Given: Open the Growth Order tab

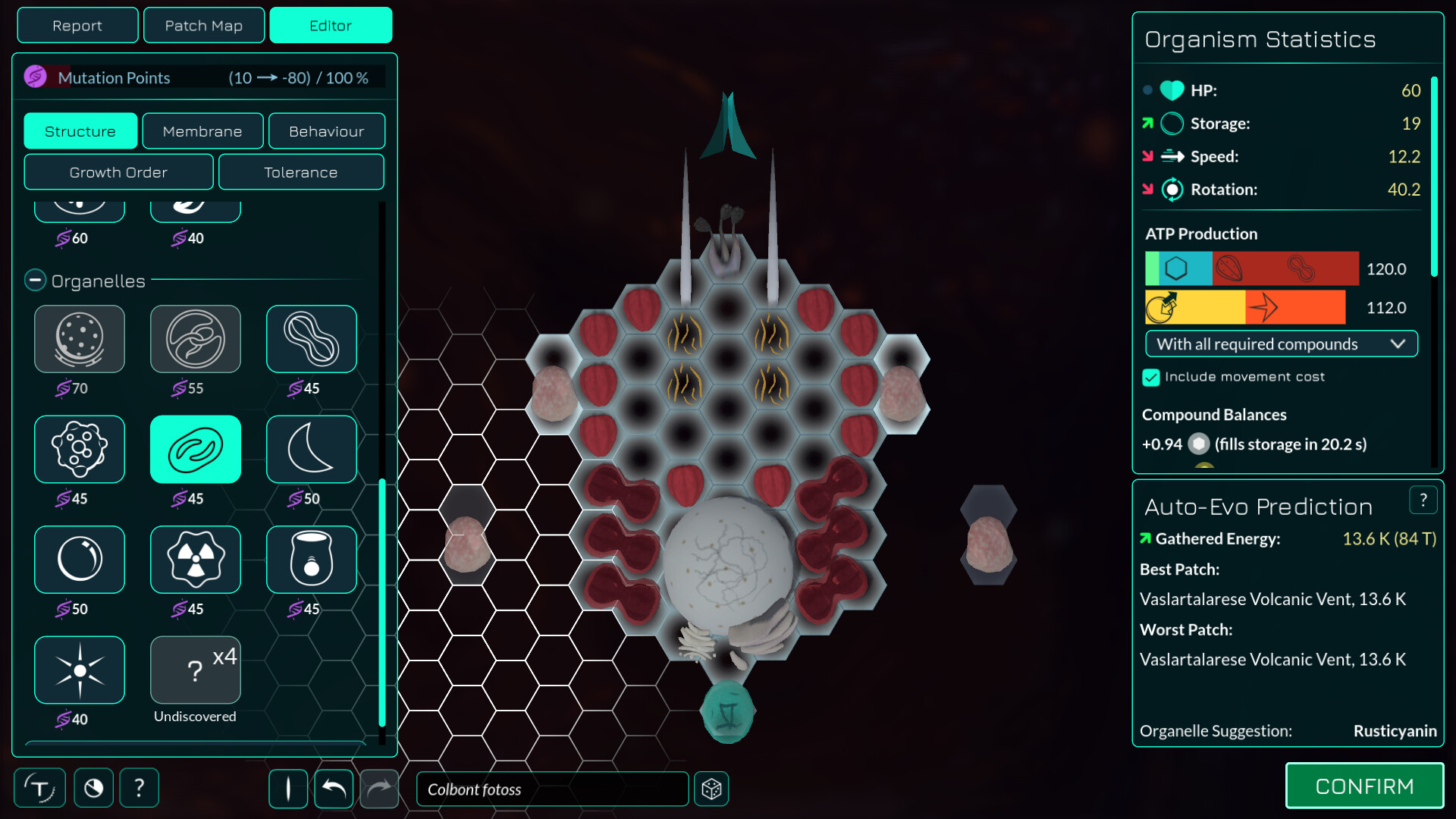Looking at the screenshot, I should 118,172.
